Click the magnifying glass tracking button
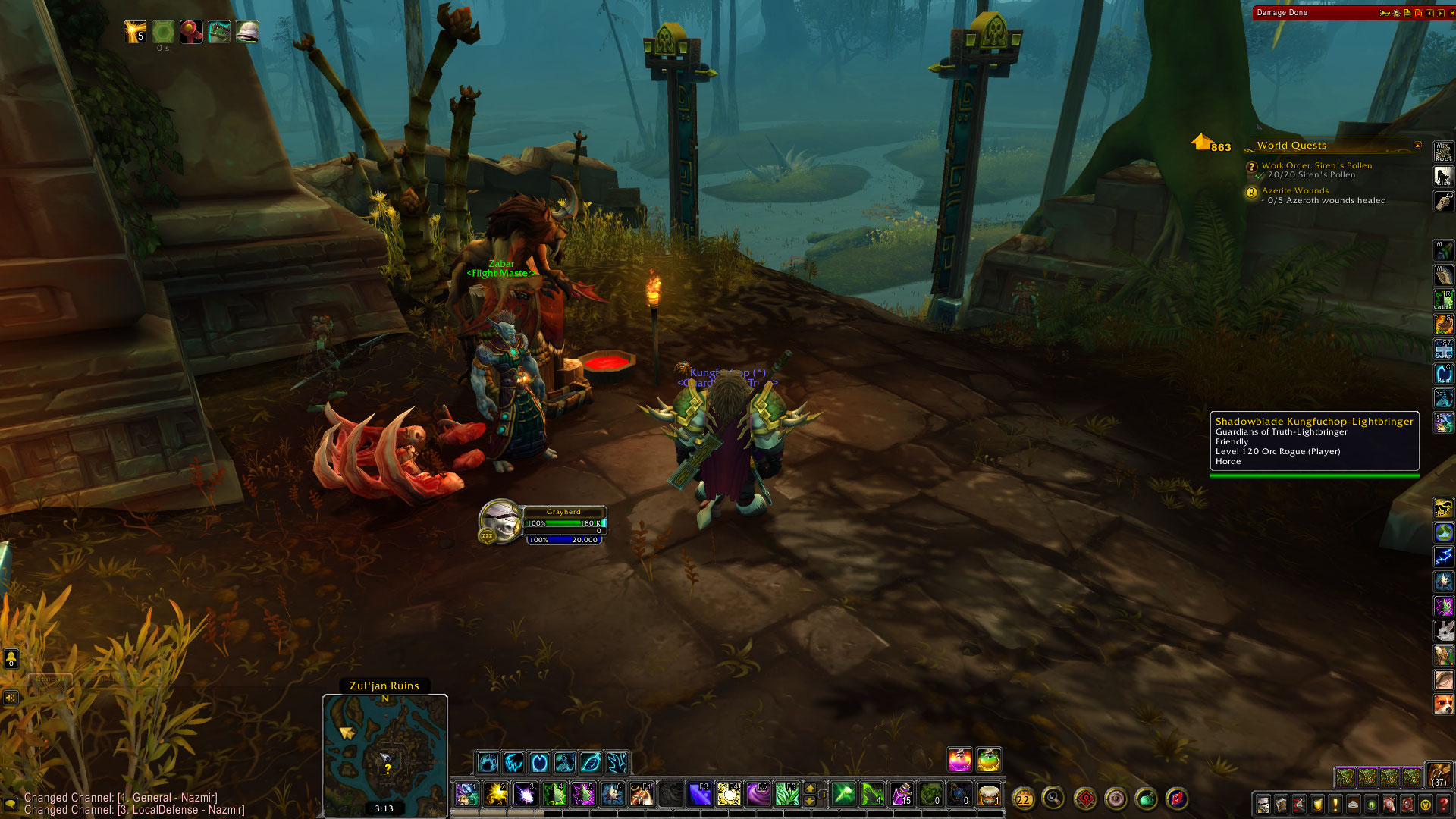Viewport: 1456px width, 819px height. pos(1053,798)
